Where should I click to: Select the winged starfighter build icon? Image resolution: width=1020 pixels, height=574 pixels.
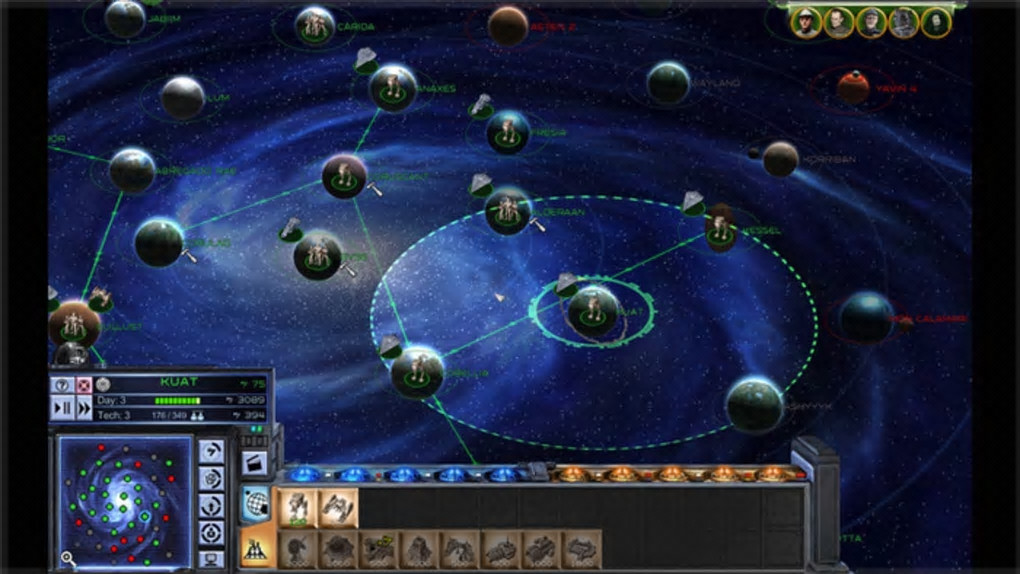[x=337, y=508]
